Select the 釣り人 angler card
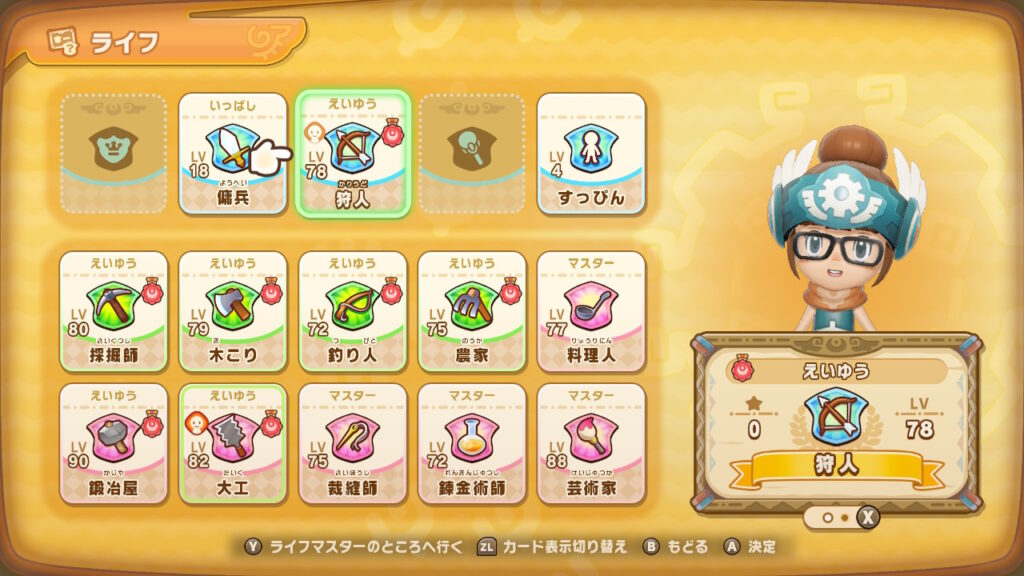 pyautogui.click(x=352, y=311)
